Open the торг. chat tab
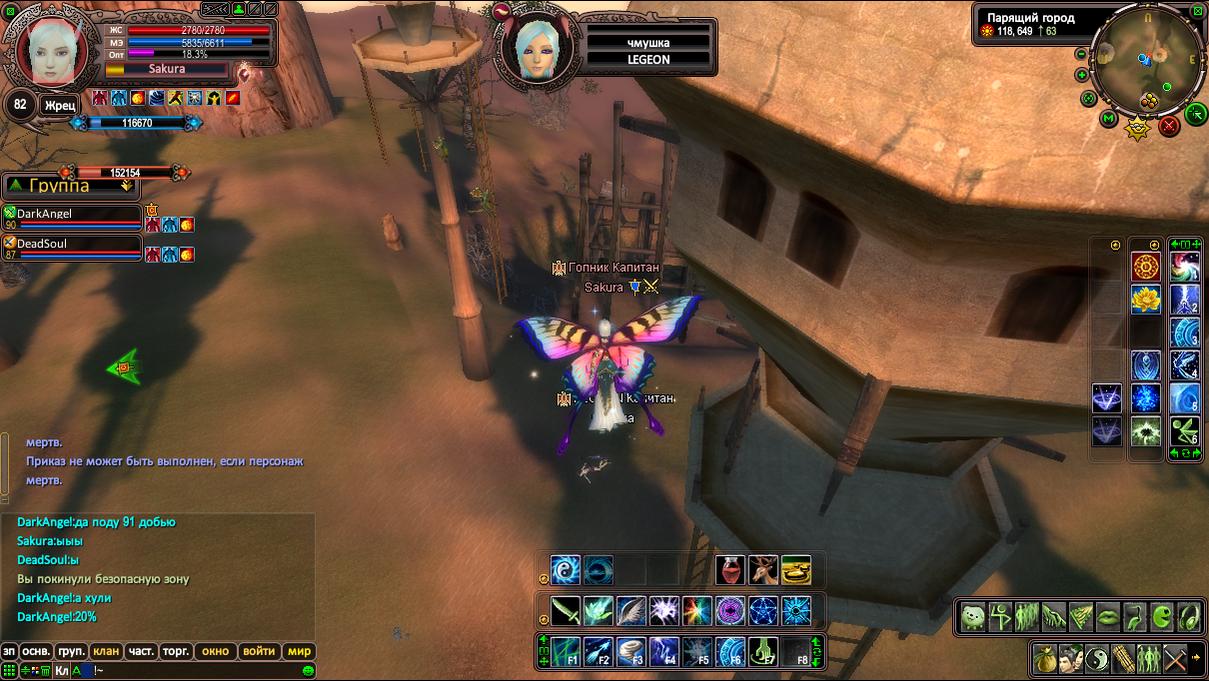1209x681 pixels. pos(176,651)
